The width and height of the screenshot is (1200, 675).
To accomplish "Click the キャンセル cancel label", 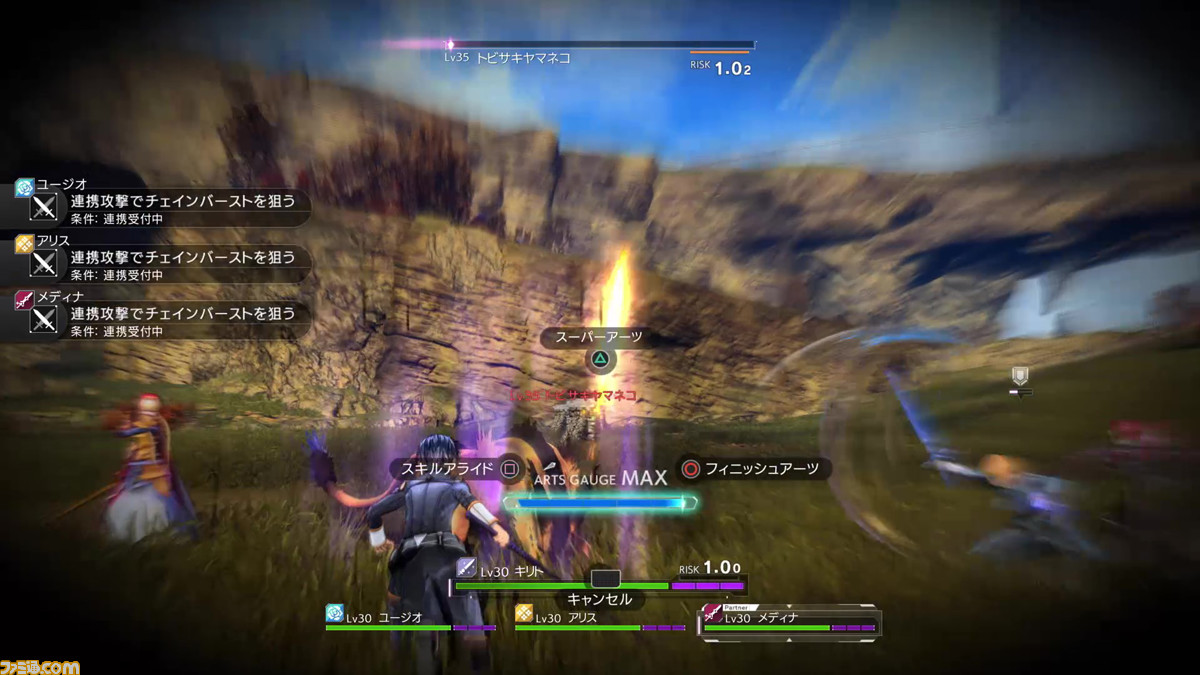I will 600,599.
